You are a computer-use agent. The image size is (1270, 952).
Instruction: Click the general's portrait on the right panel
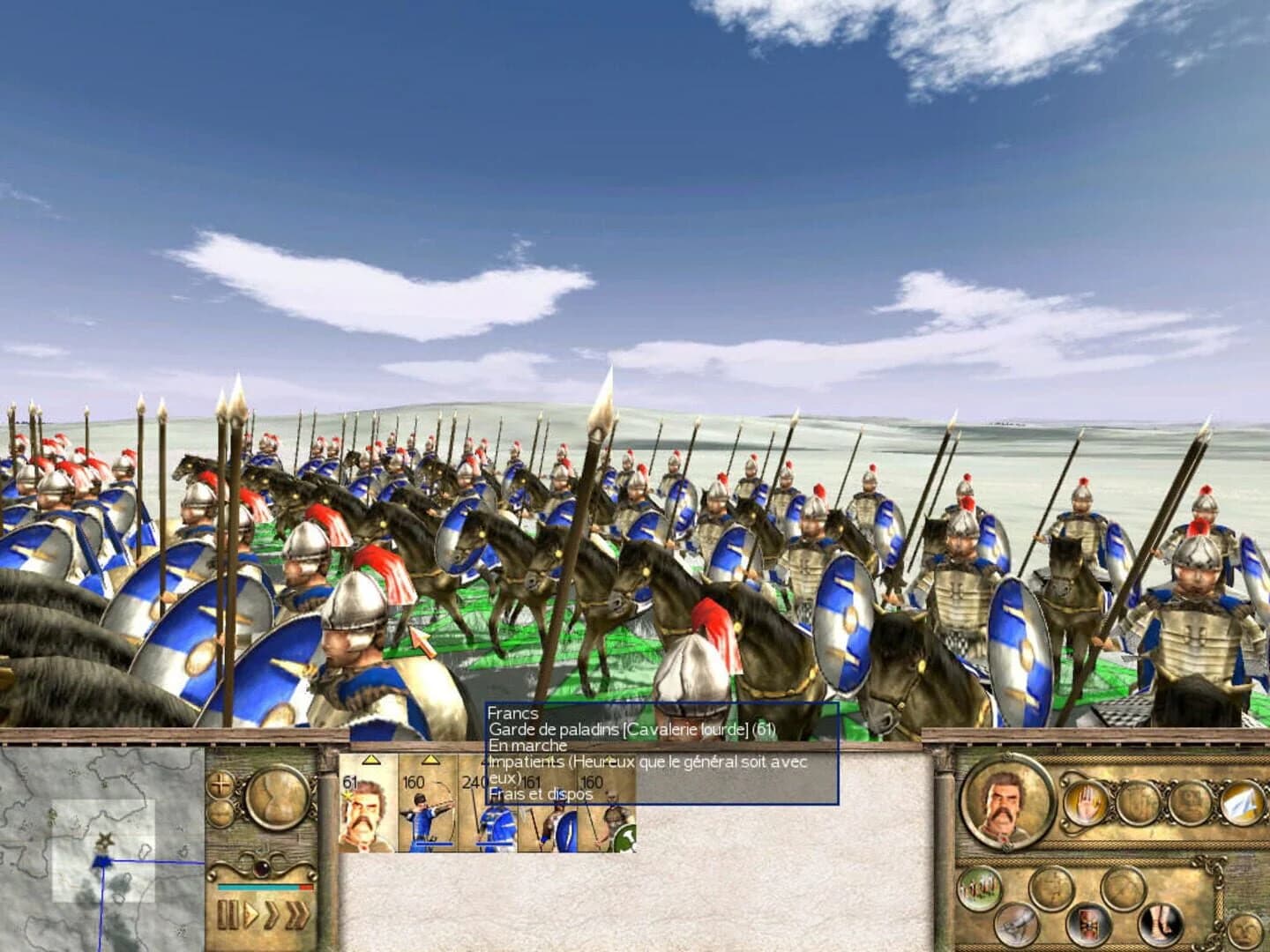1005,802
